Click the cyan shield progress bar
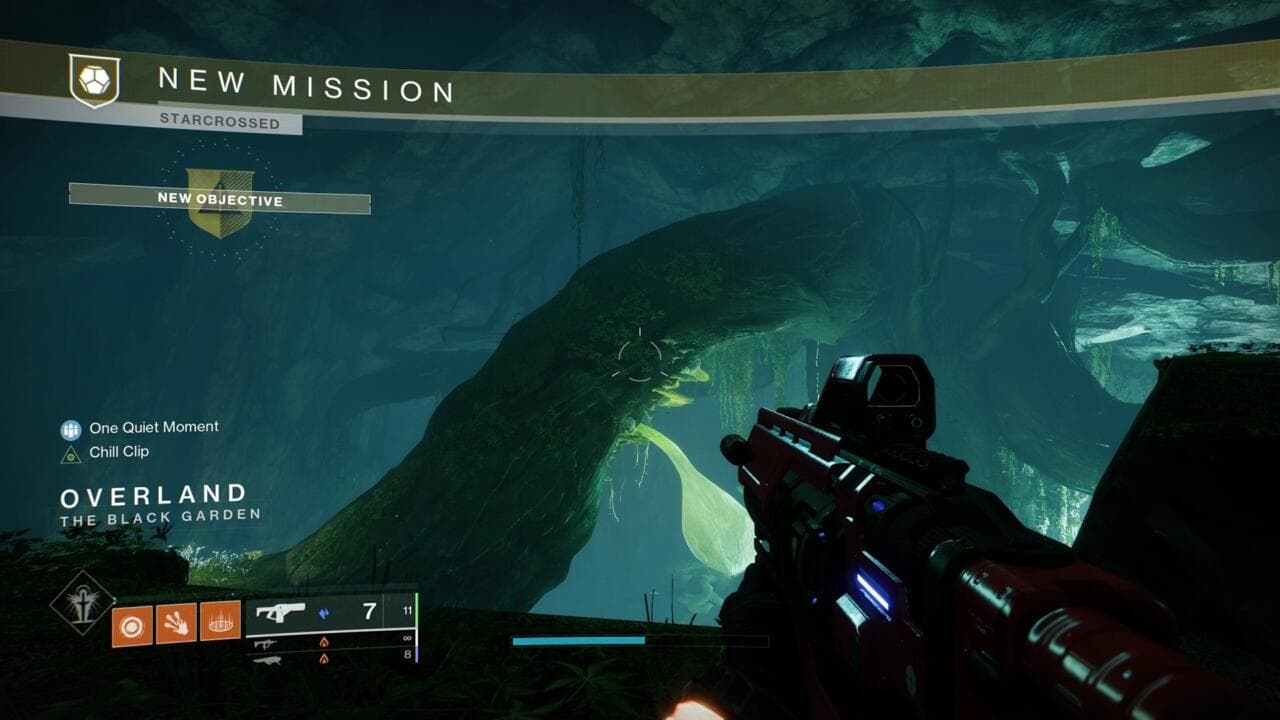 point(580,640)
